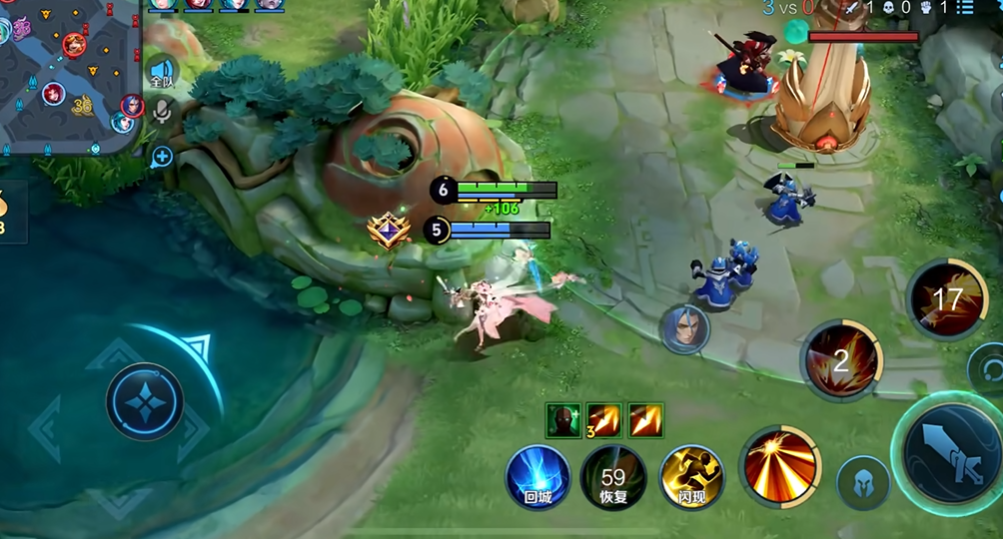Cast the 闪现 flash summoner spell
The image size is (1003, 539).
point(691,476)
